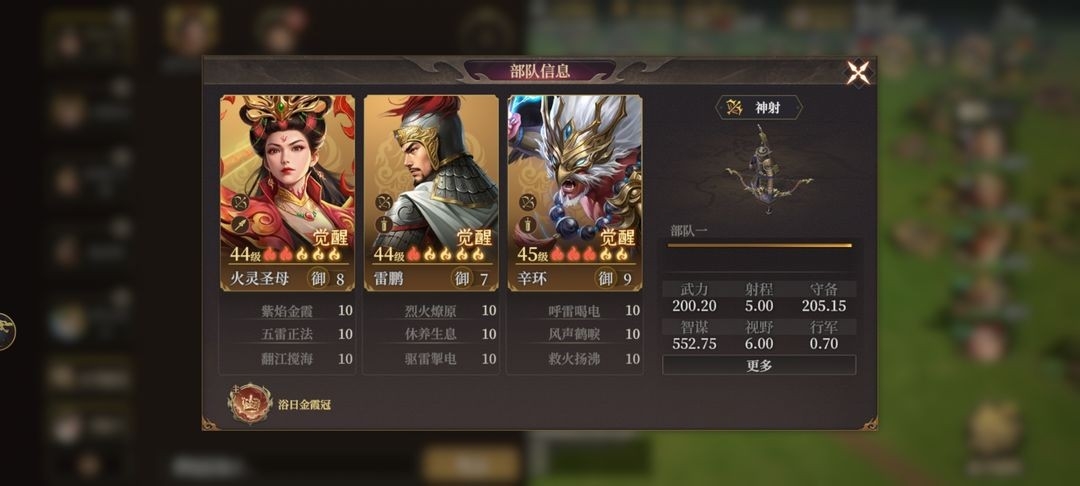Inspect the archer troop model preview
This screenshot has height=486, width=1080.
[764, 170]
